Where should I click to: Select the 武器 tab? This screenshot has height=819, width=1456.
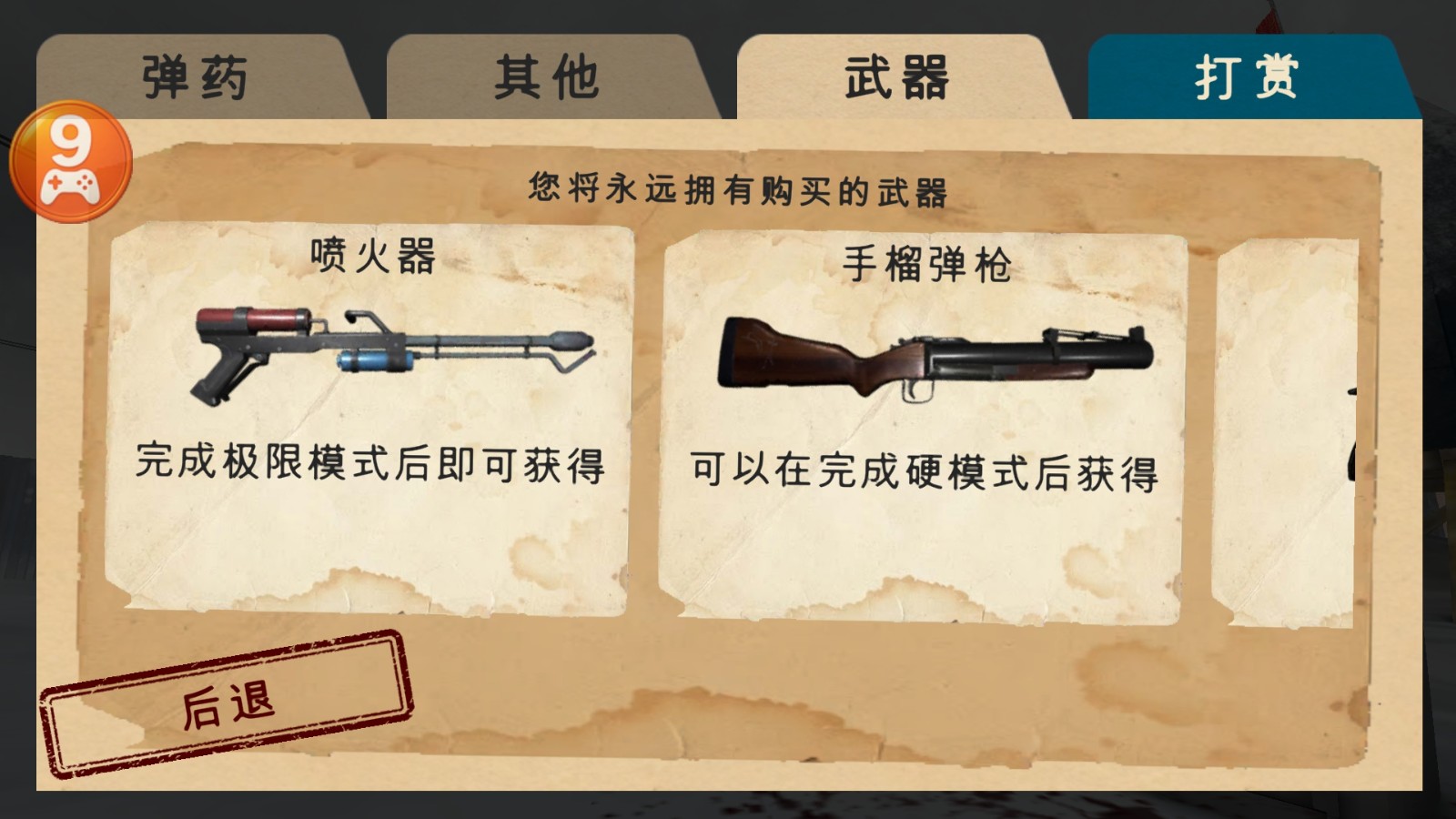[x=896, y=77]
